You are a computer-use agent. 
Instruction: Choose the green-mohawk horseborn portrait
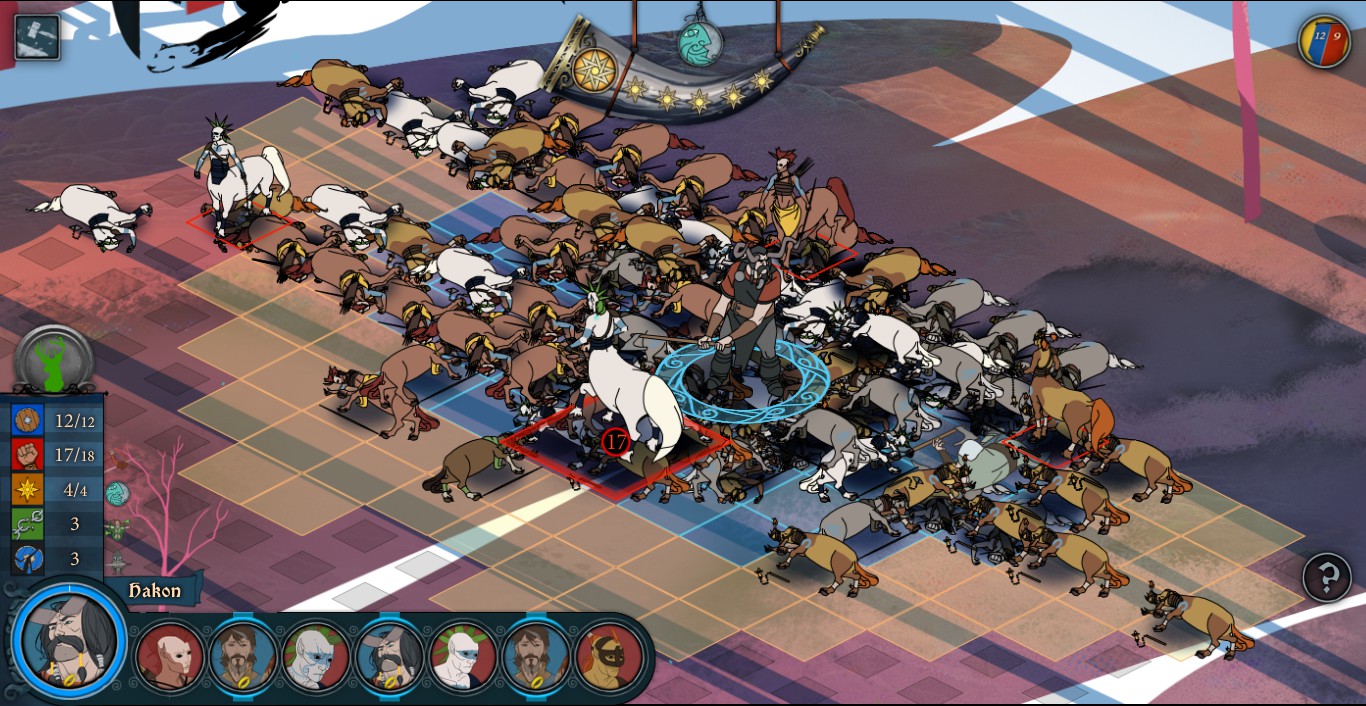(463, 657)
